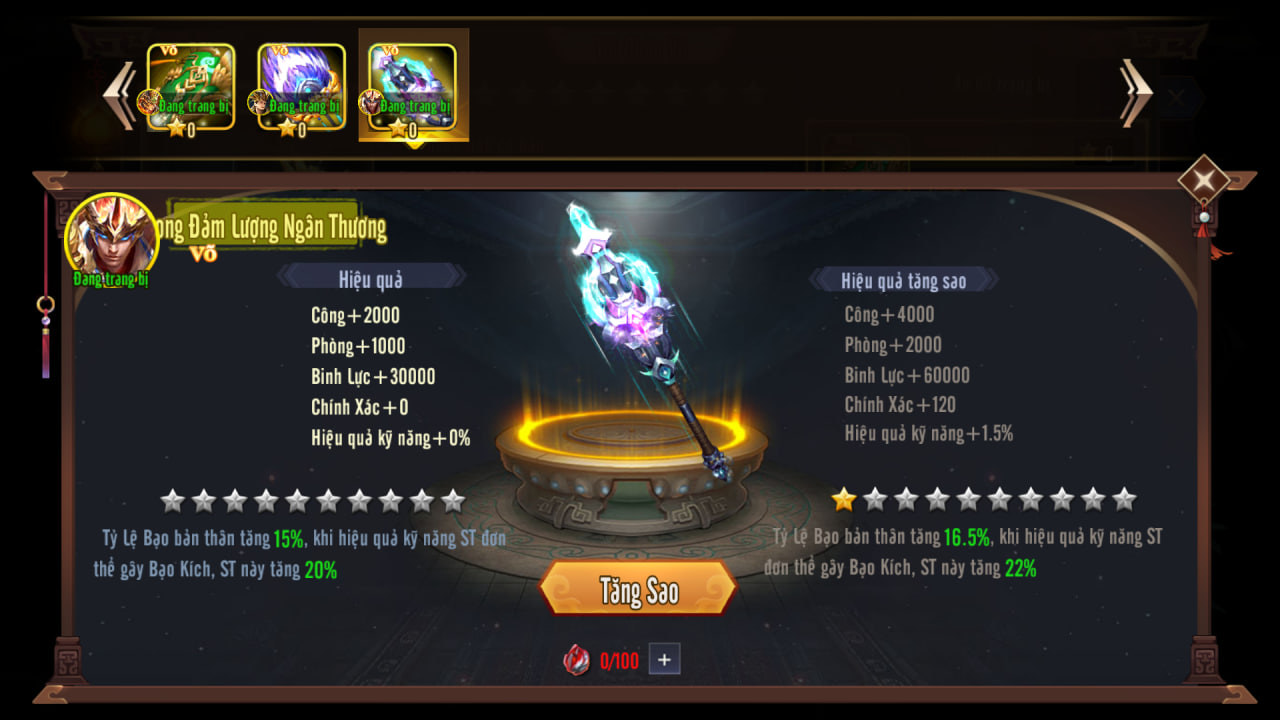The width and height of the screenshot is (1280, 720).
Task: Close the weapon upgrade panel
Action: click(x=1203, y=181)
